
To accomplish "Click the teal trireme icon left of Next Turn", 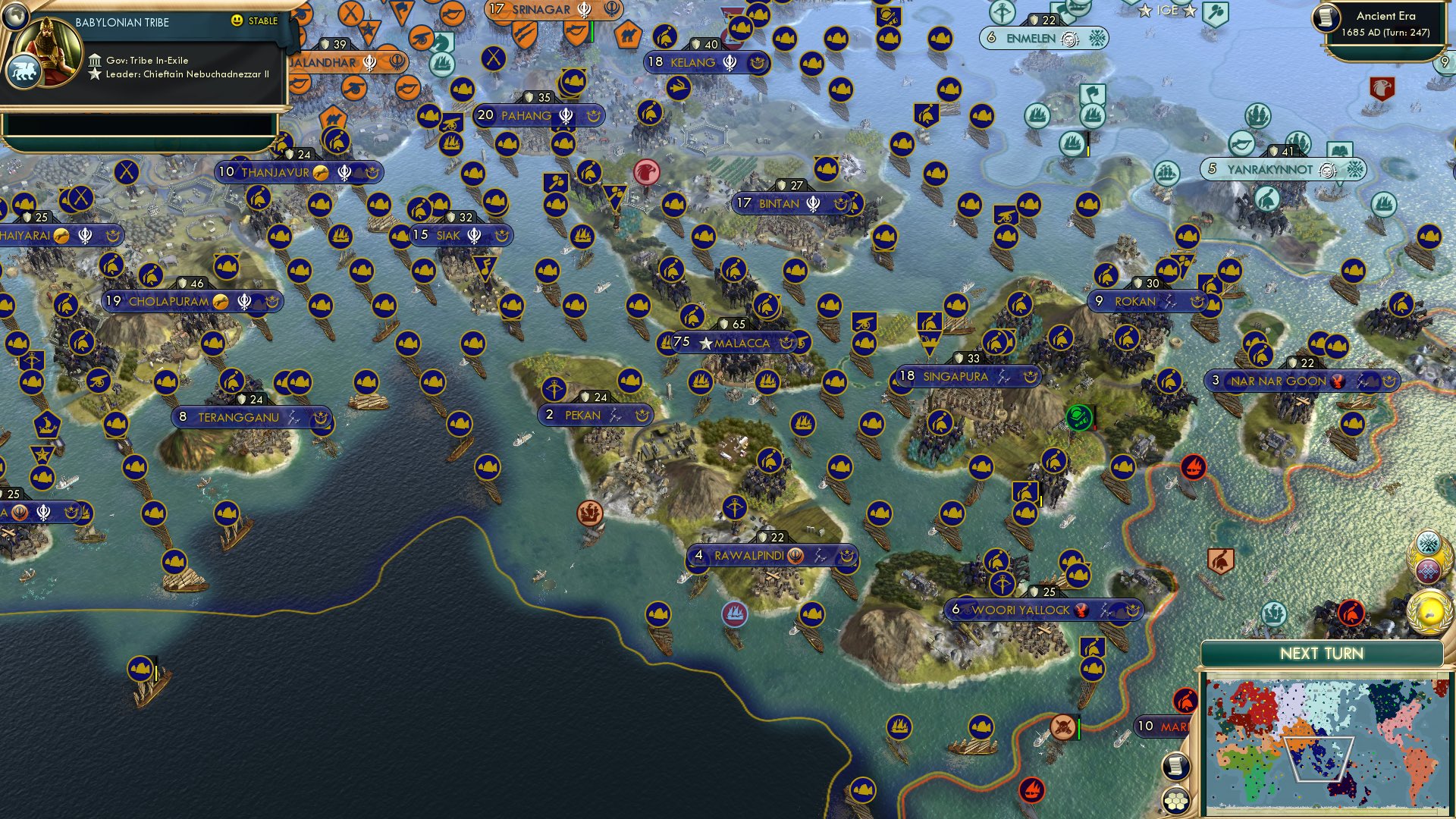I will coord(1274,613).
